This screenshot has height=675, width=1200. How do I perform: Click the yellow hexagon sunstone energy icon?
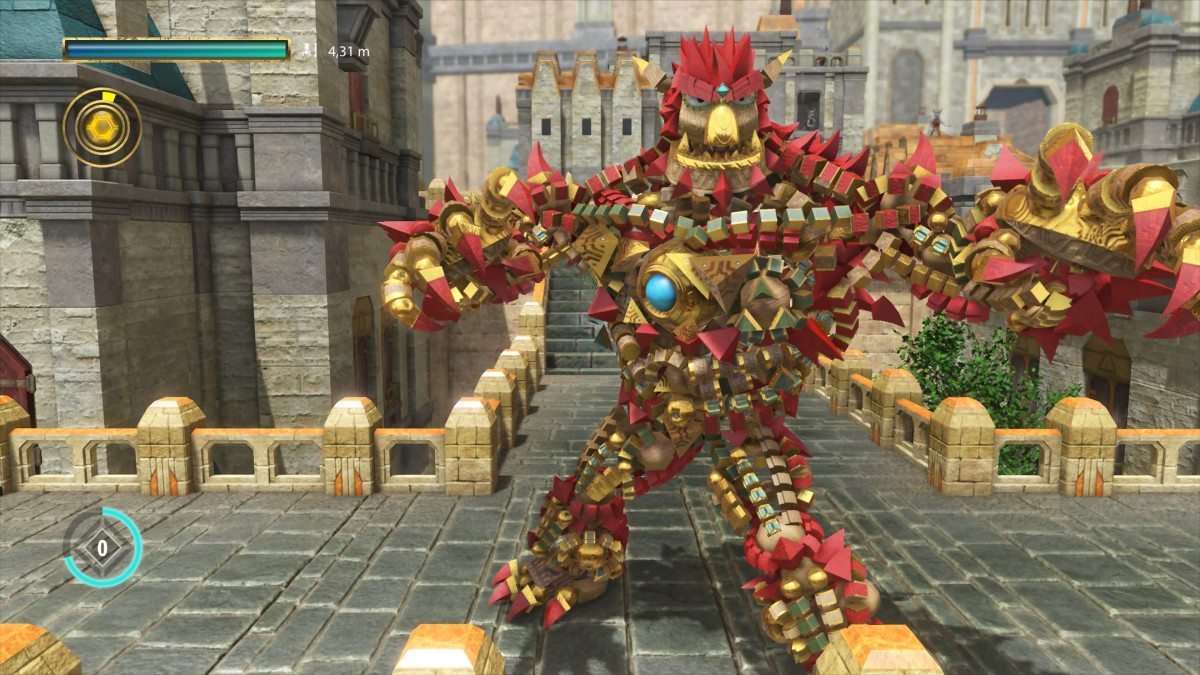[102, 127]
